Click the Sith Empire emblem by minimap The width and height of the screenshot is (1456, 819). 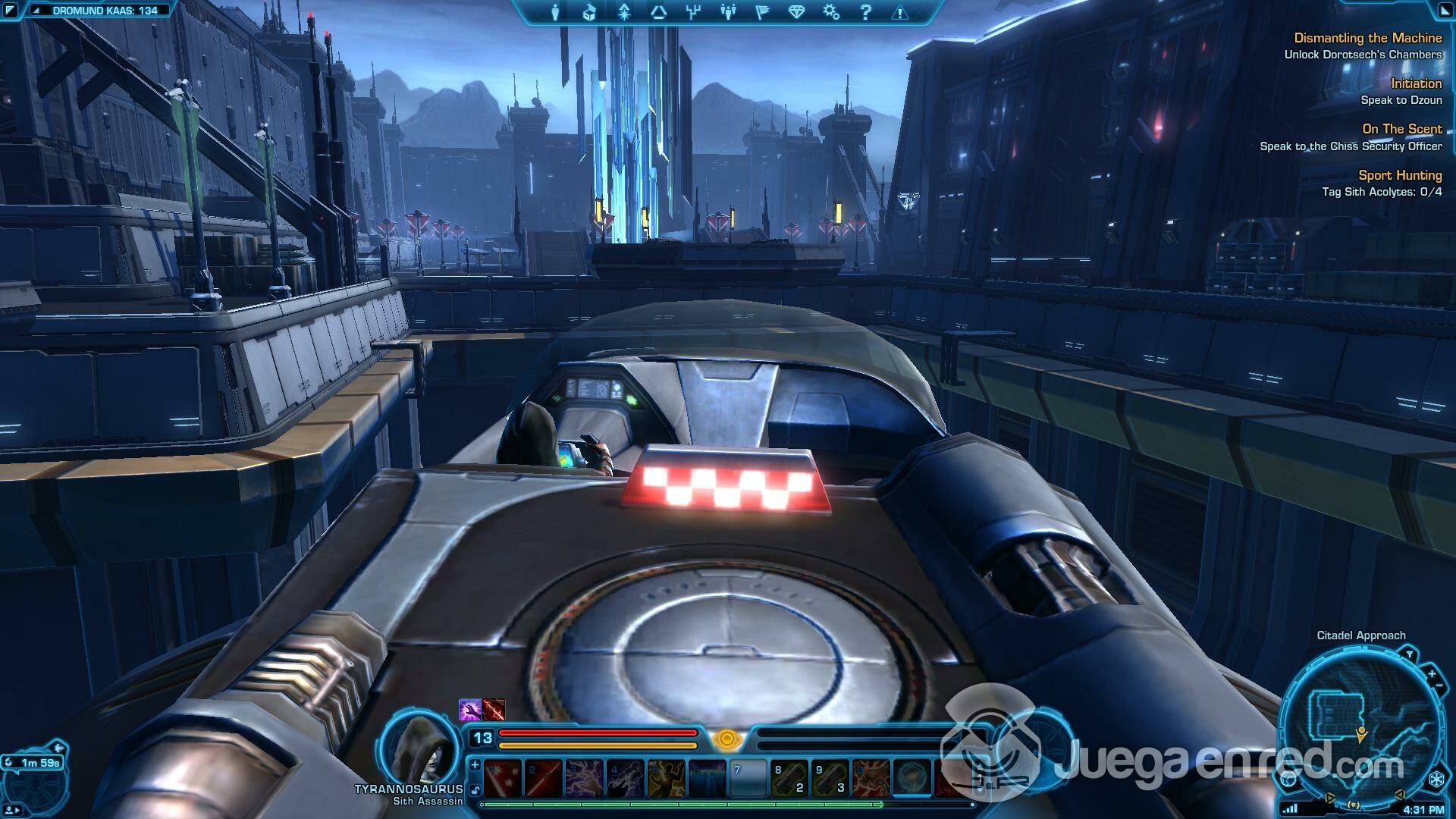click(1436, 779)
